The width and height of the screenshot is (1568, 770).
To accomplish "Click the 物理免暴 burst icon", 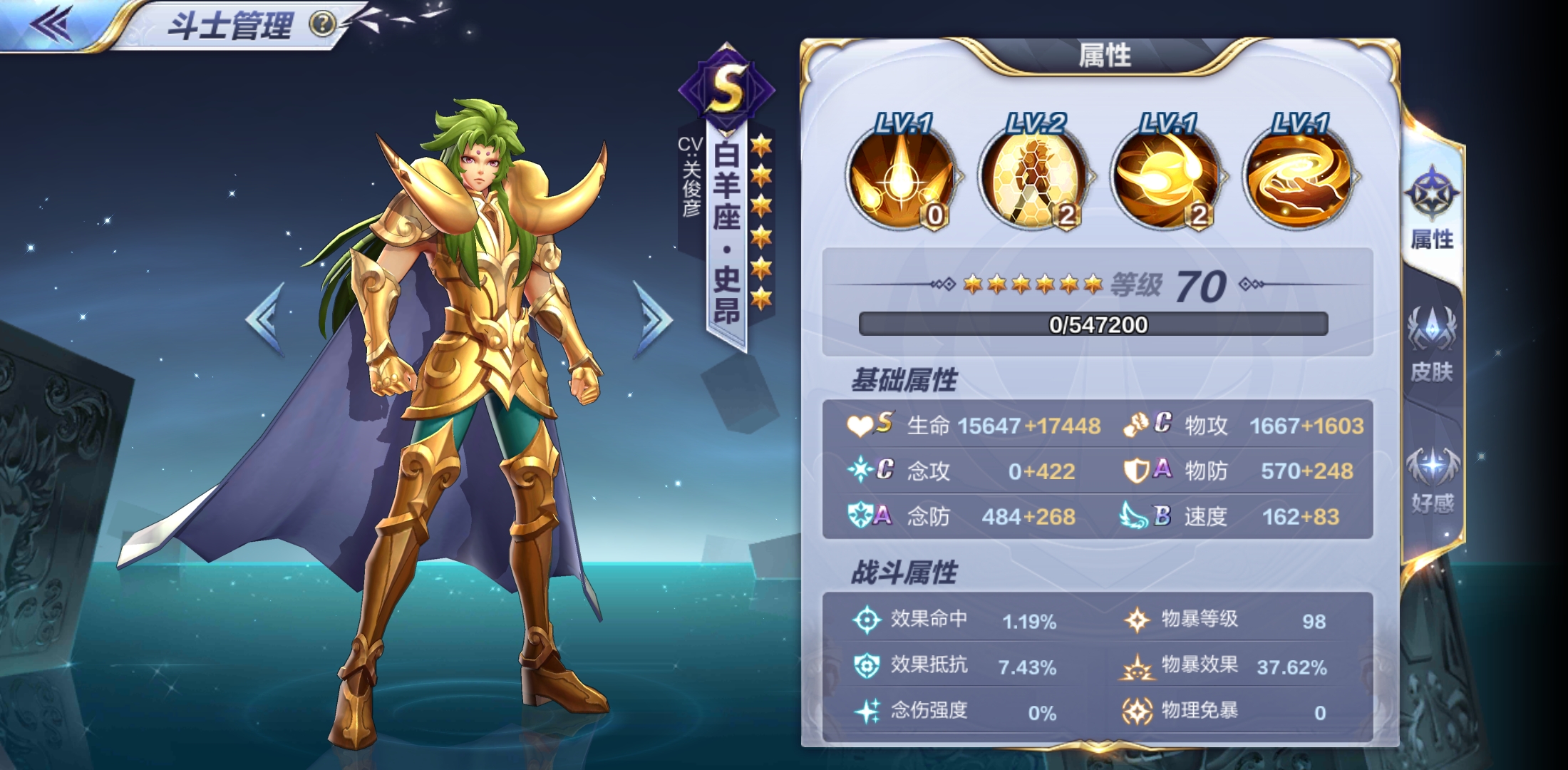I will pos(1138,710).
